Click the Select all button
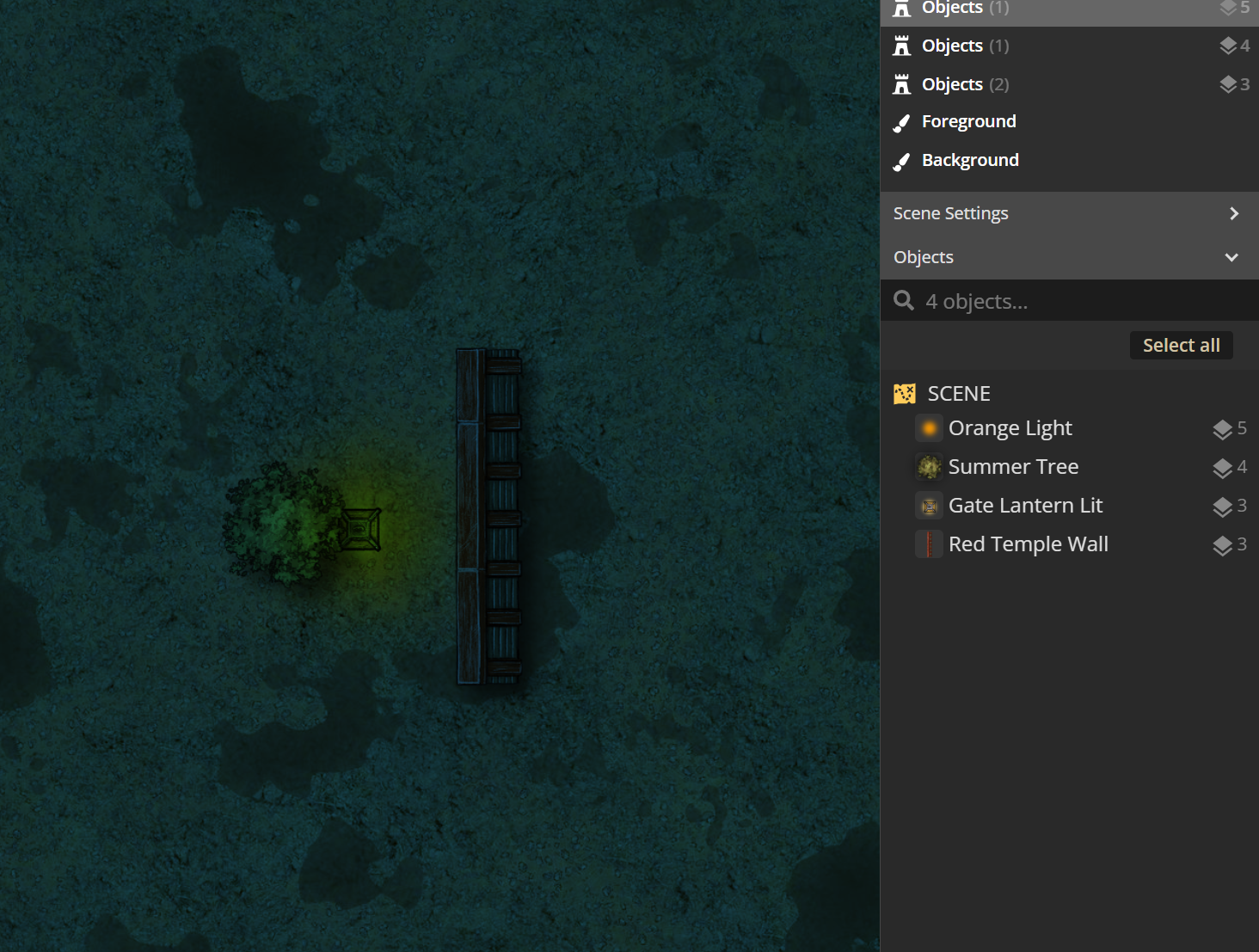The width and height of the screenshot is (1259, 952). click(1181, 346)
